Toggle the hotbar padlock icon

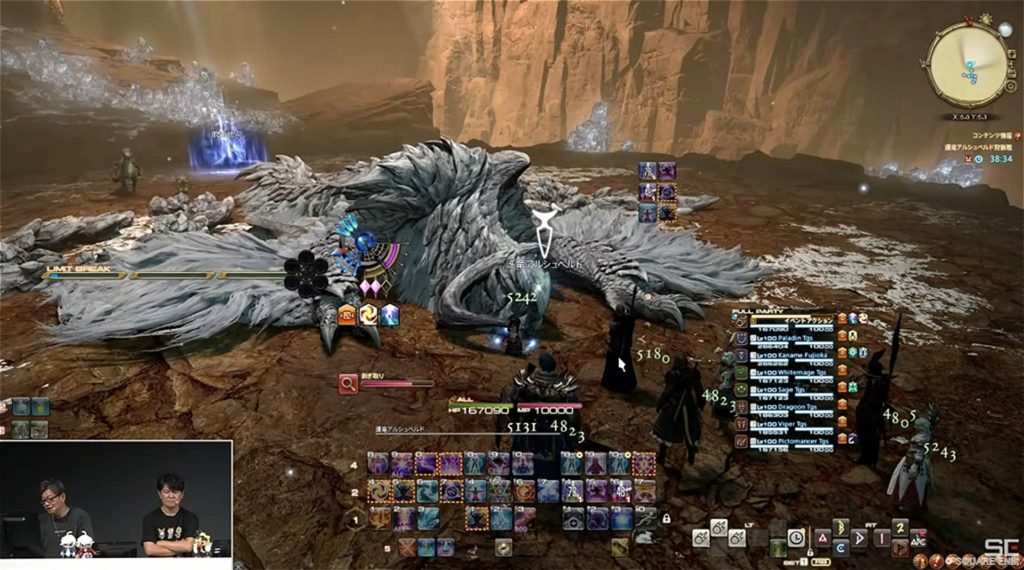(x=665, y=519)
